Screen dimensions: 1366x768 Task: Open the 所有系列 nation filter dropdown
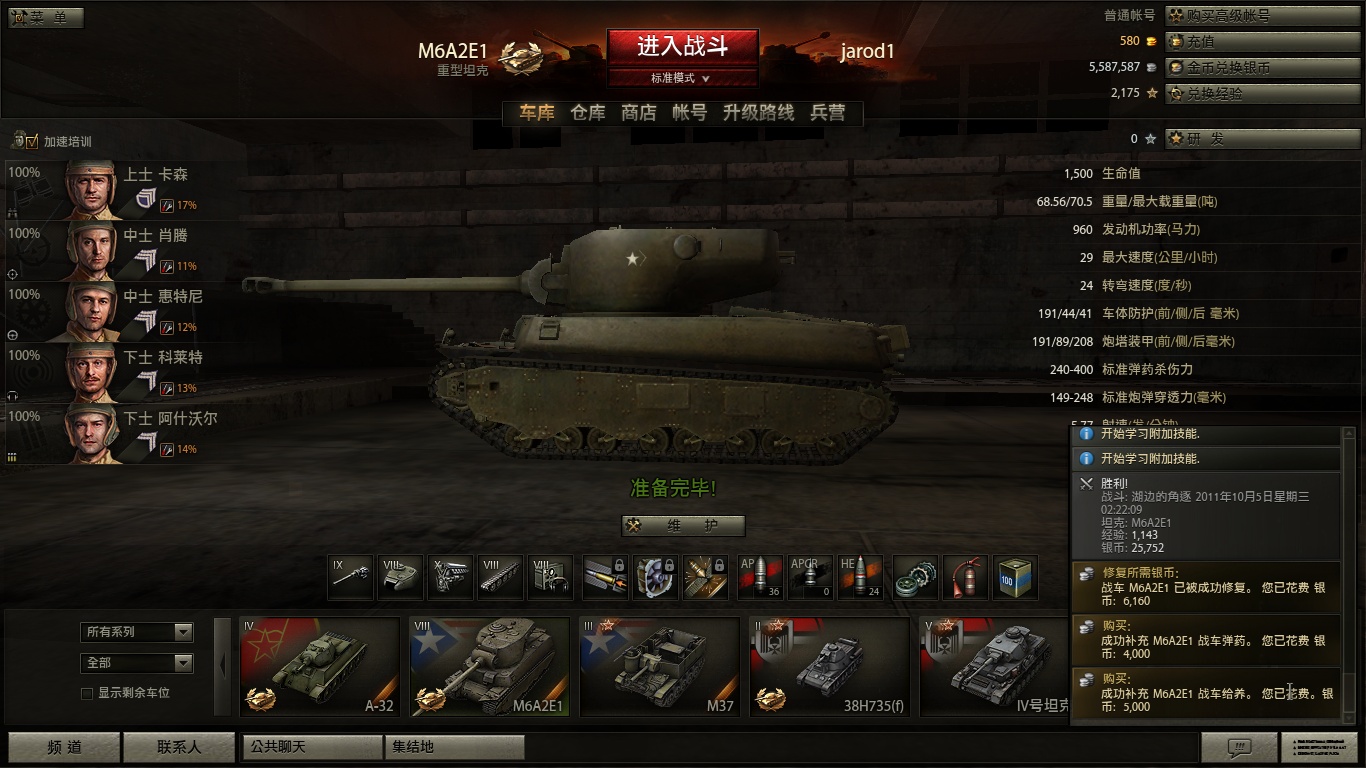pyautogui.click(x=137, y=632)
